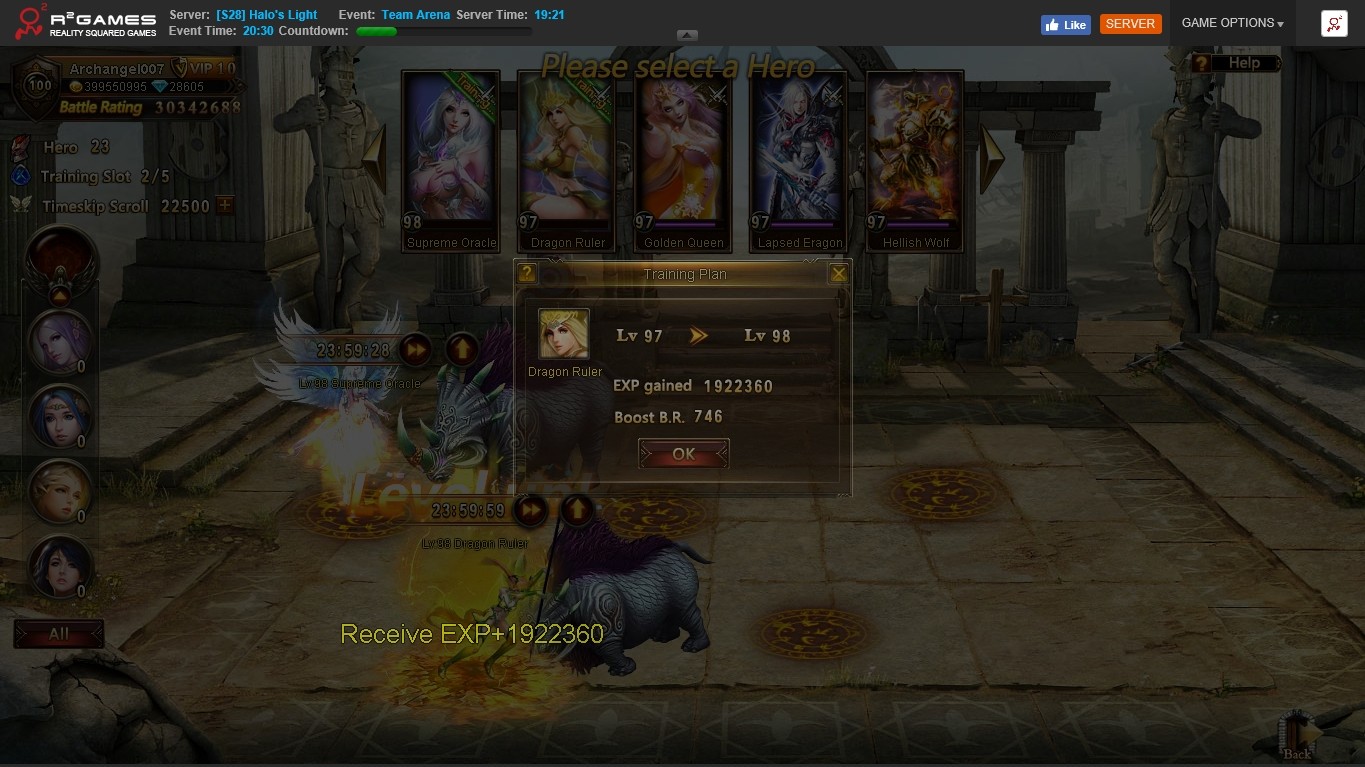Open the GAME OPTIONS dropdown
The width and height of the screenshot is (1365, 767).
point(1232,23)
